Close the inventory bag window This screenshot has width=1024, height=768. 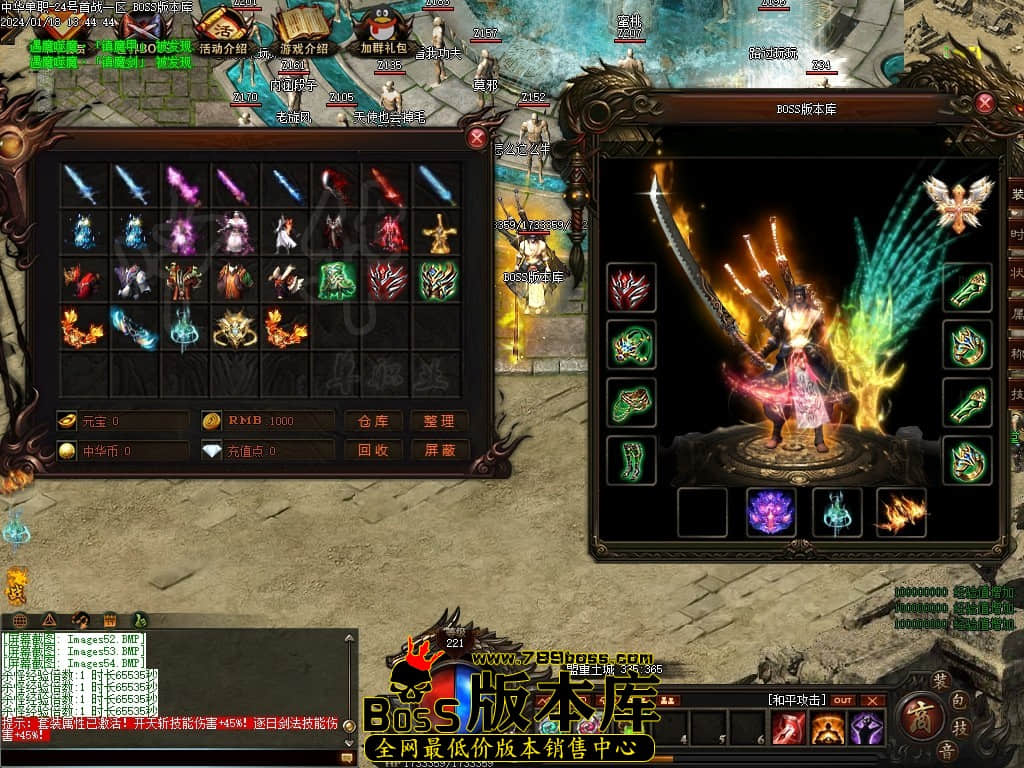click(477, 139)
